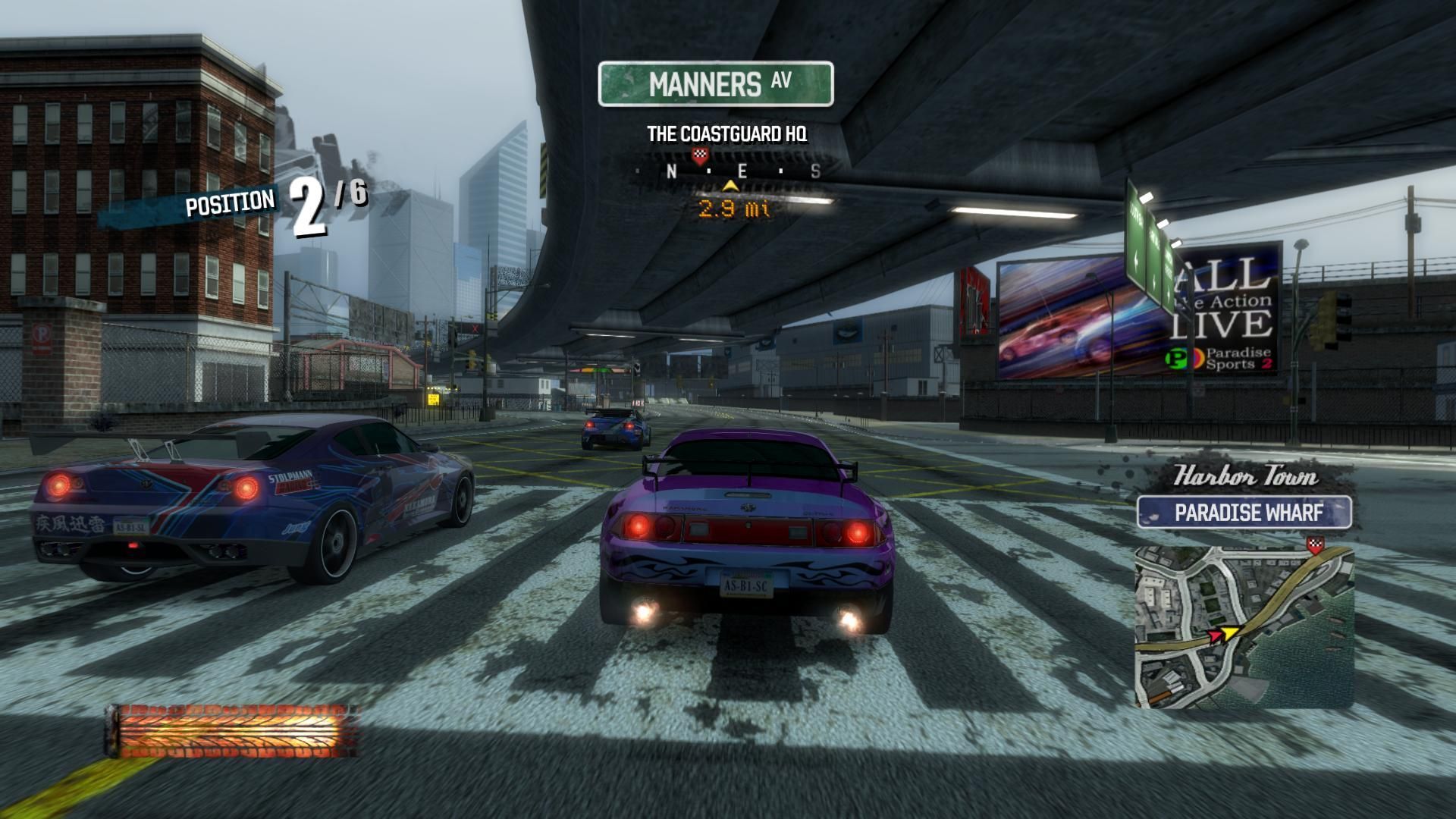Click the compass heading strip
This screenshot has height=819, width=1456.
pos(728,171)
